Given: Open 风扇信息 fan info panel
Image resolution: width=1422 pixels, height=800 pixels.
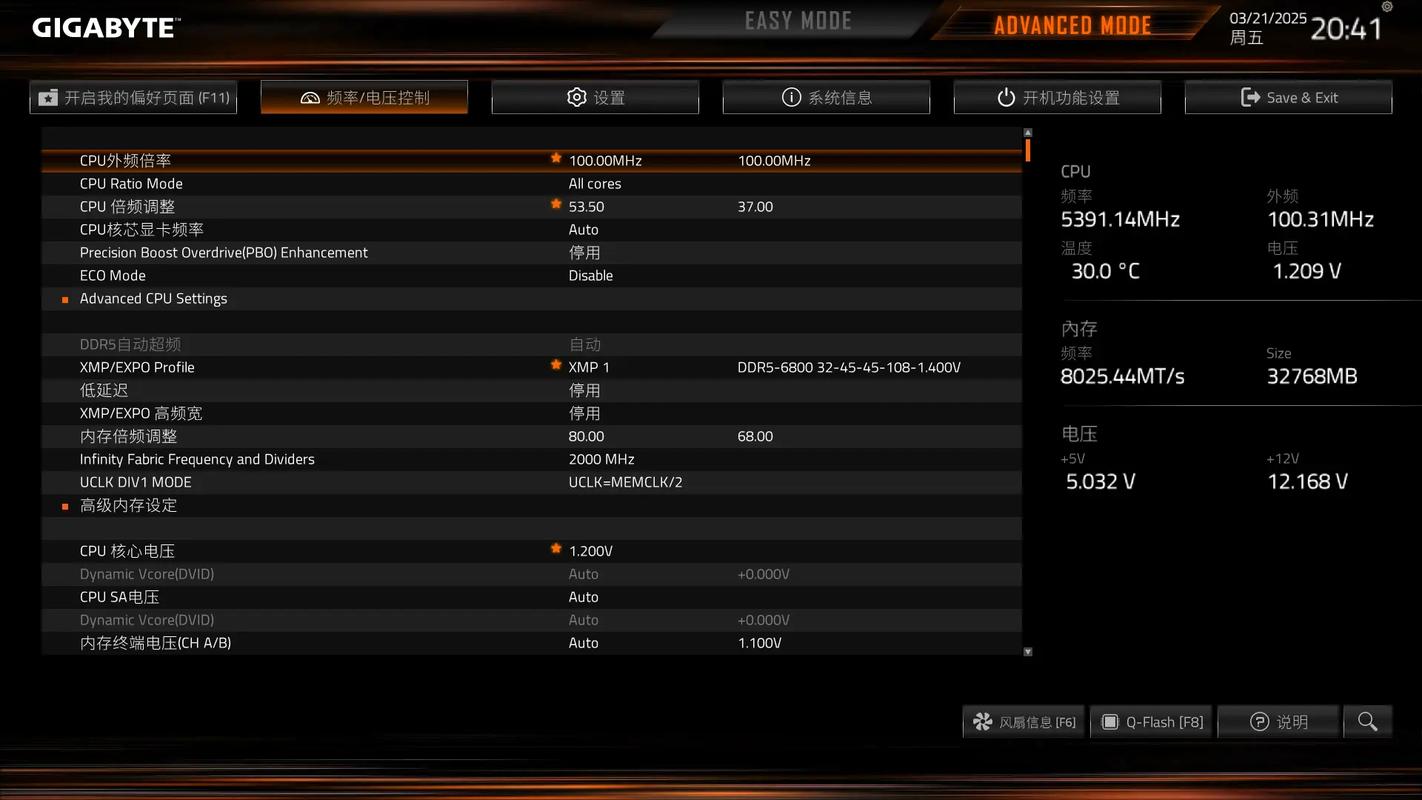Looking at the screenshot, I should [1024, 722].
